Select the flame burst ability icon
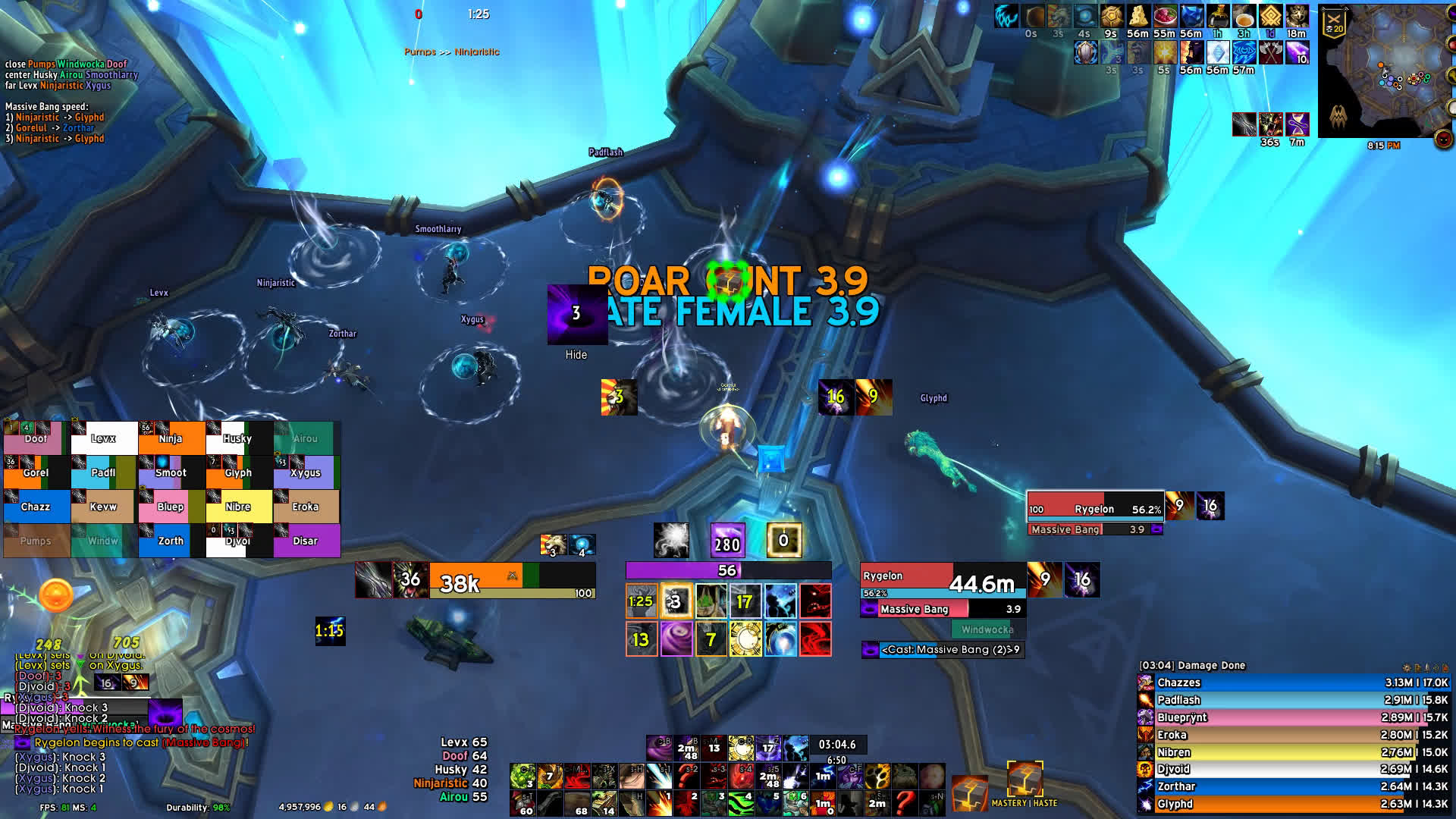The height and width of the screenshot is (819, 1456). 659,803
